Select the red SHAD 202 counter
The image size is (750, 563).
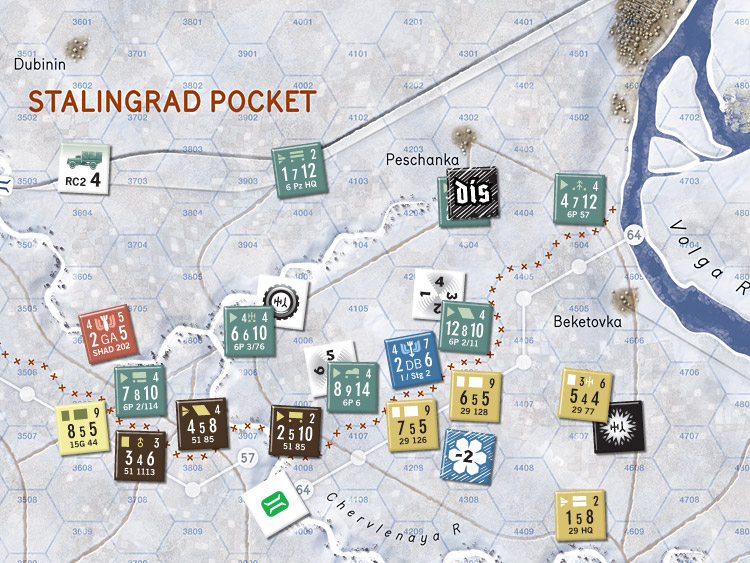[x=105, y=334]
